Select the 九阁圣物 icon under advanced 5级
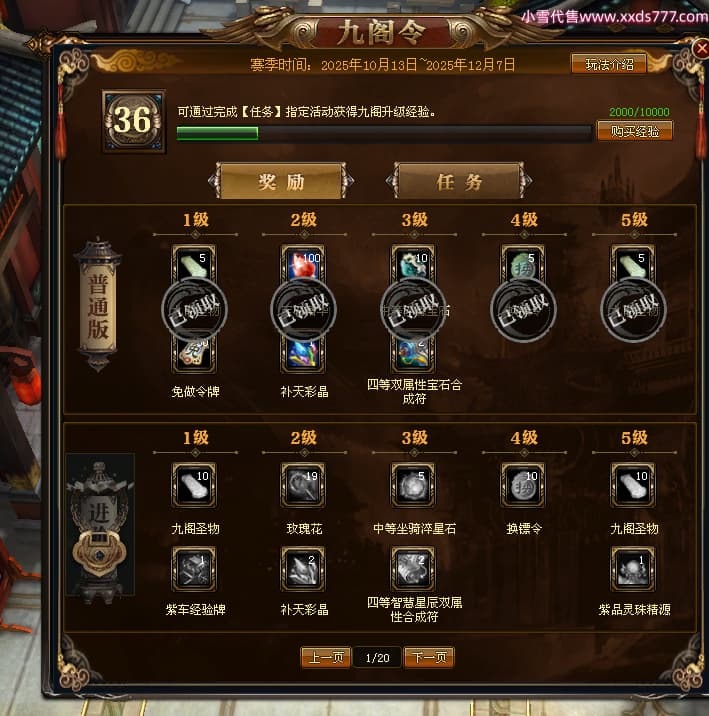Image resolution: width=709 pixels, height=716 pixels. click(633, 485)
